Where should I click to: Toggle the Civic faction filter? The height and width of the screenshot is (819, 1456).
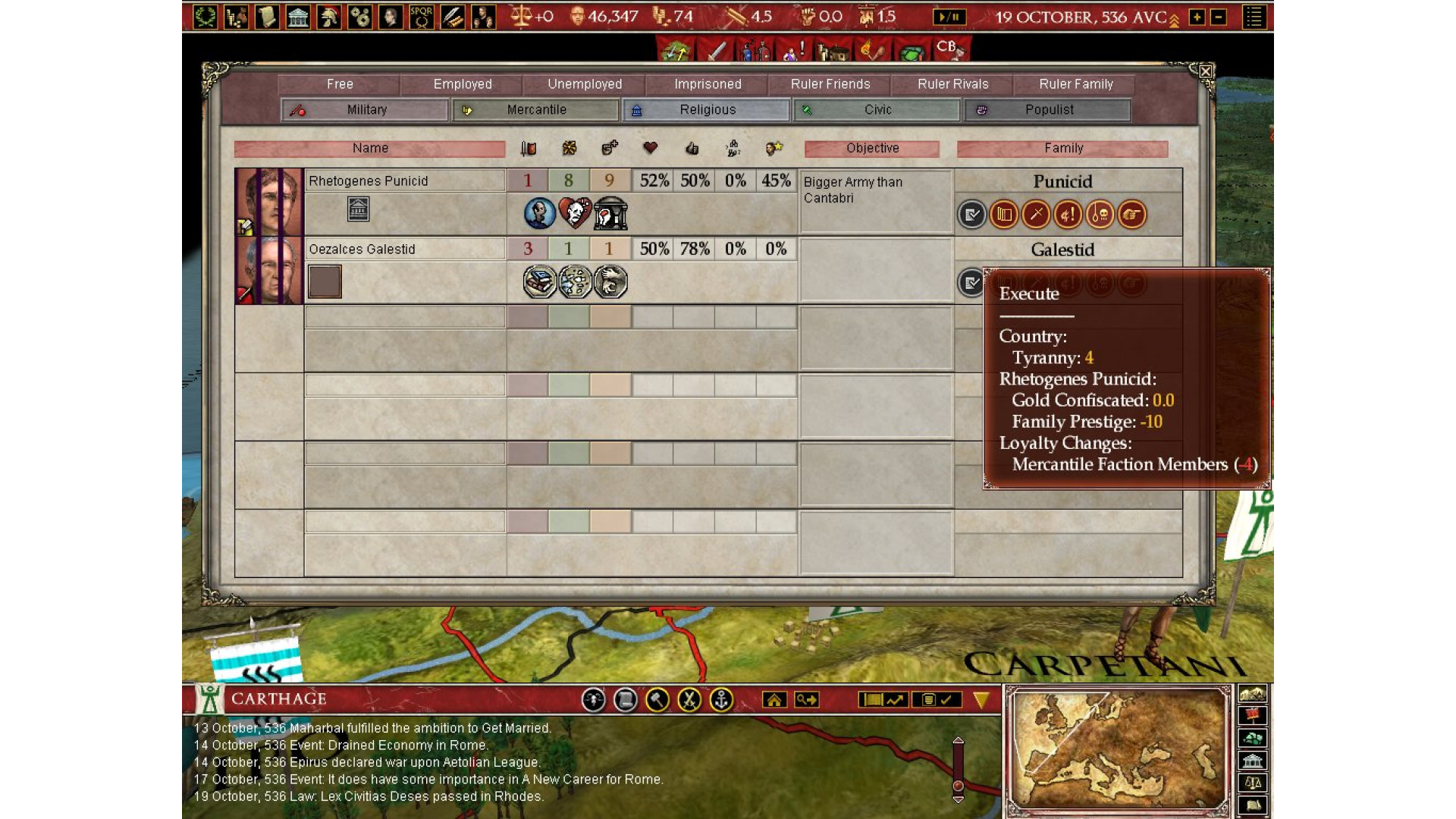point(877,110)
